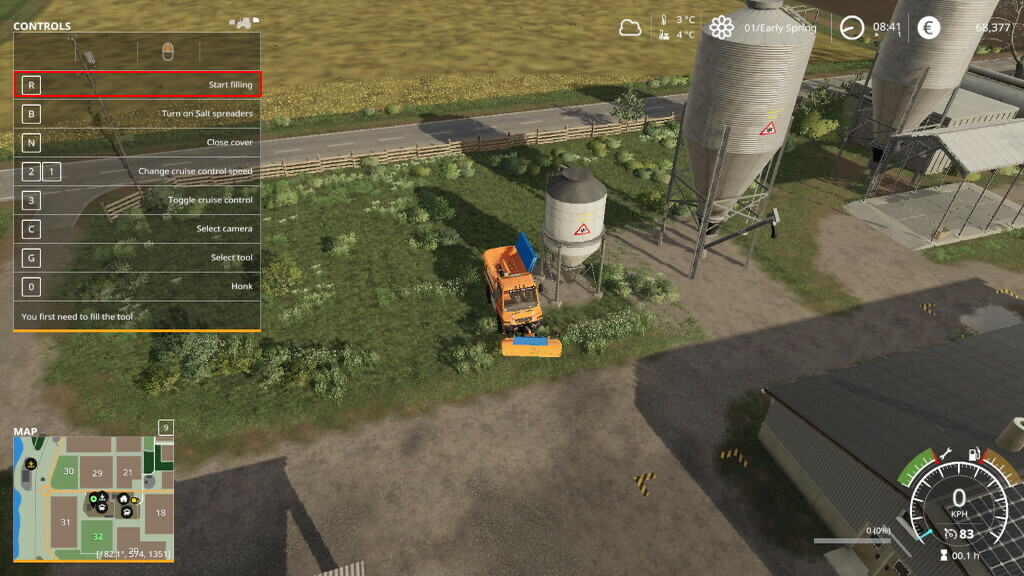The image size is (1024, 576).
Task: Click the weather cloud icon
Action: pyautogui.click(x=630, y=28)
